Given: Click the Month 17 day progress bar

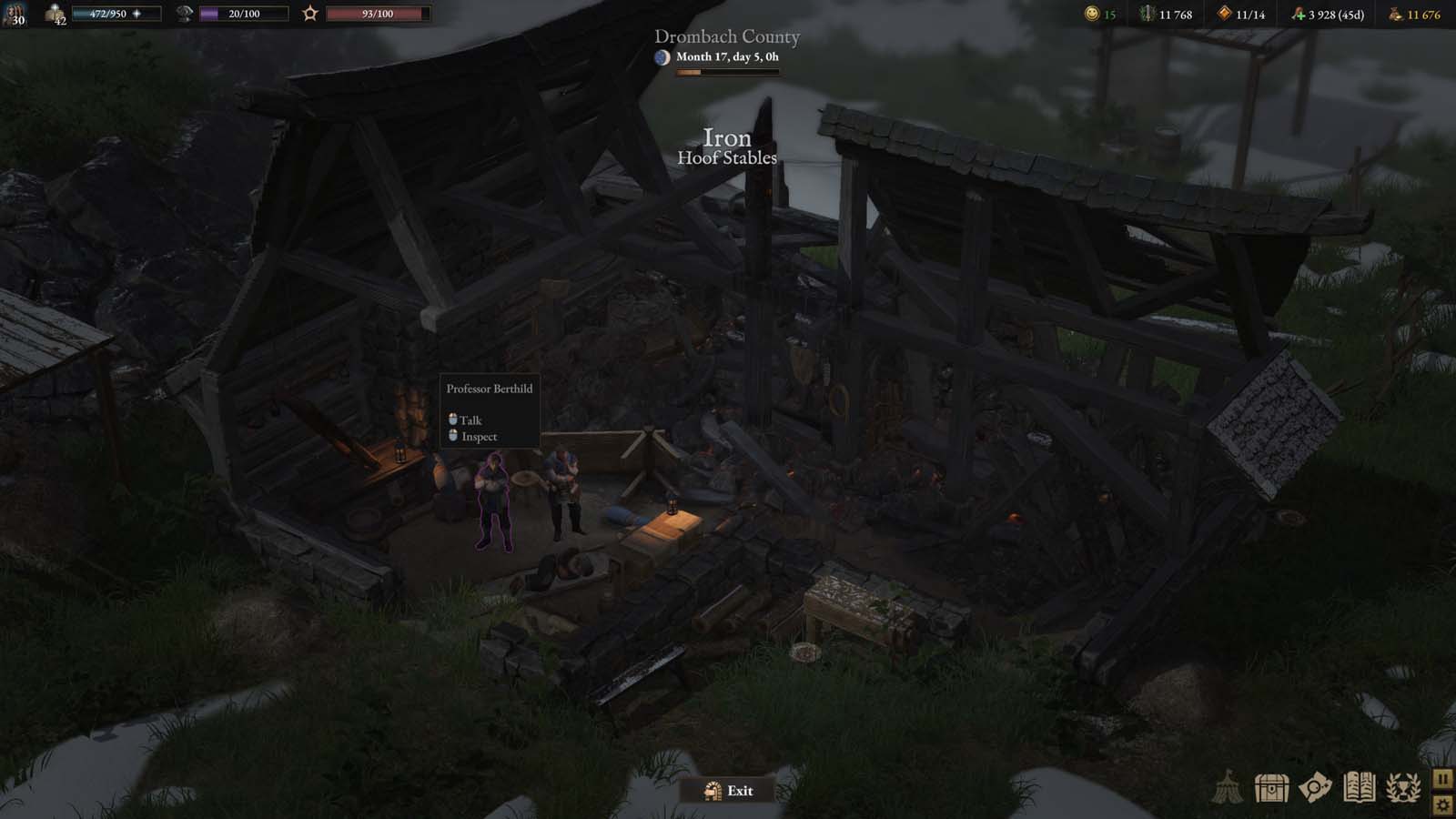Looking at the screenshot, I should pyautogui.click(x=728, y=70).
